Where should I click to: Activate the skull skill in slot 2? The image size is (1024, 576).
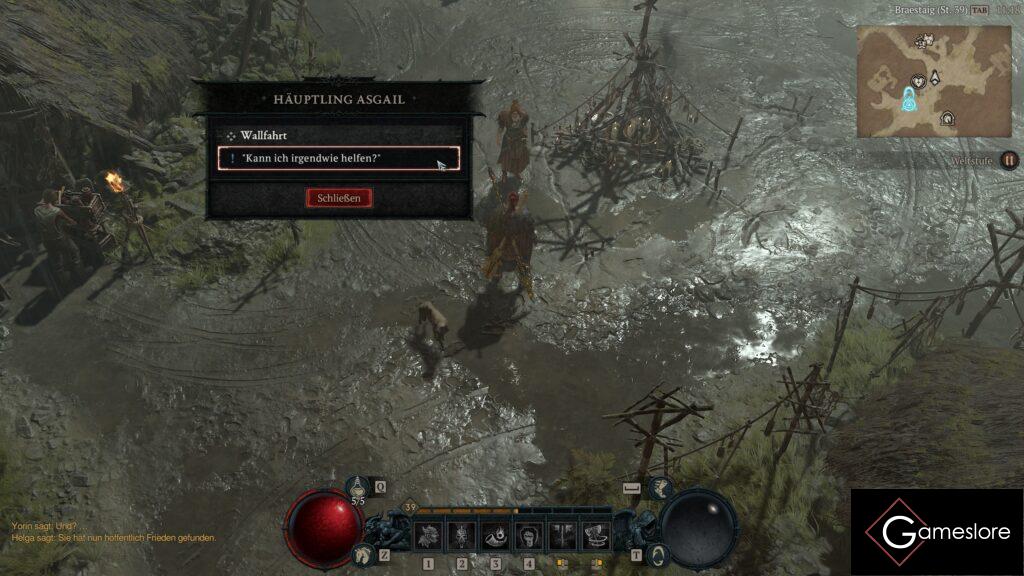click(x=462, y=535)
